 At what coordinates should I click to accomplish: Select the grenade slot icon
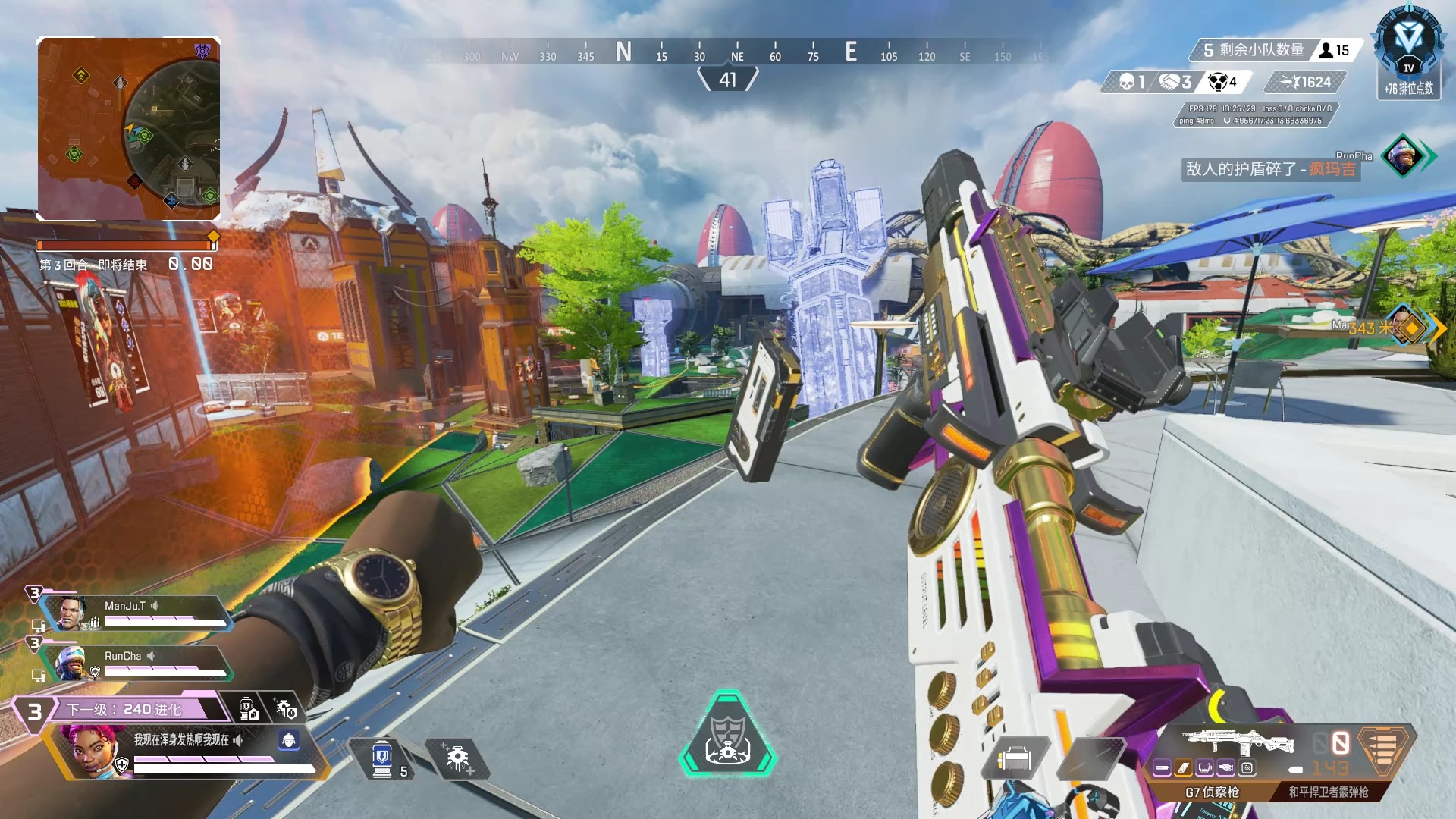(x=1089, y=757)
